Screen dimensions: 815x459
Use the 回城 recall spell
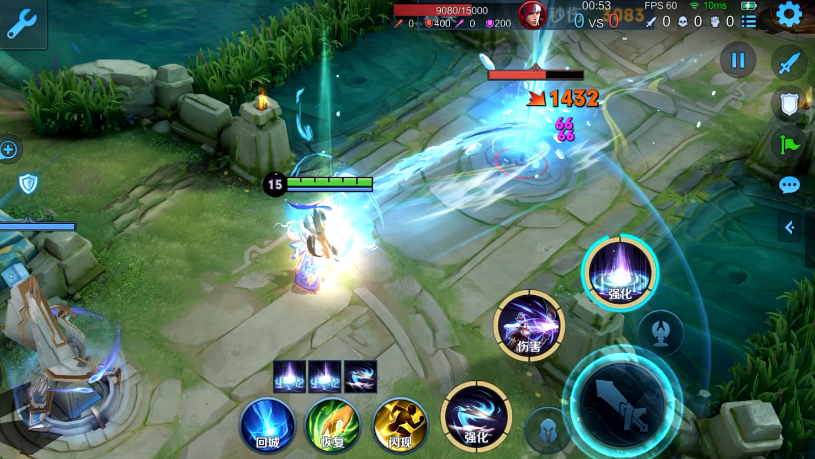[x=266, y=424]
